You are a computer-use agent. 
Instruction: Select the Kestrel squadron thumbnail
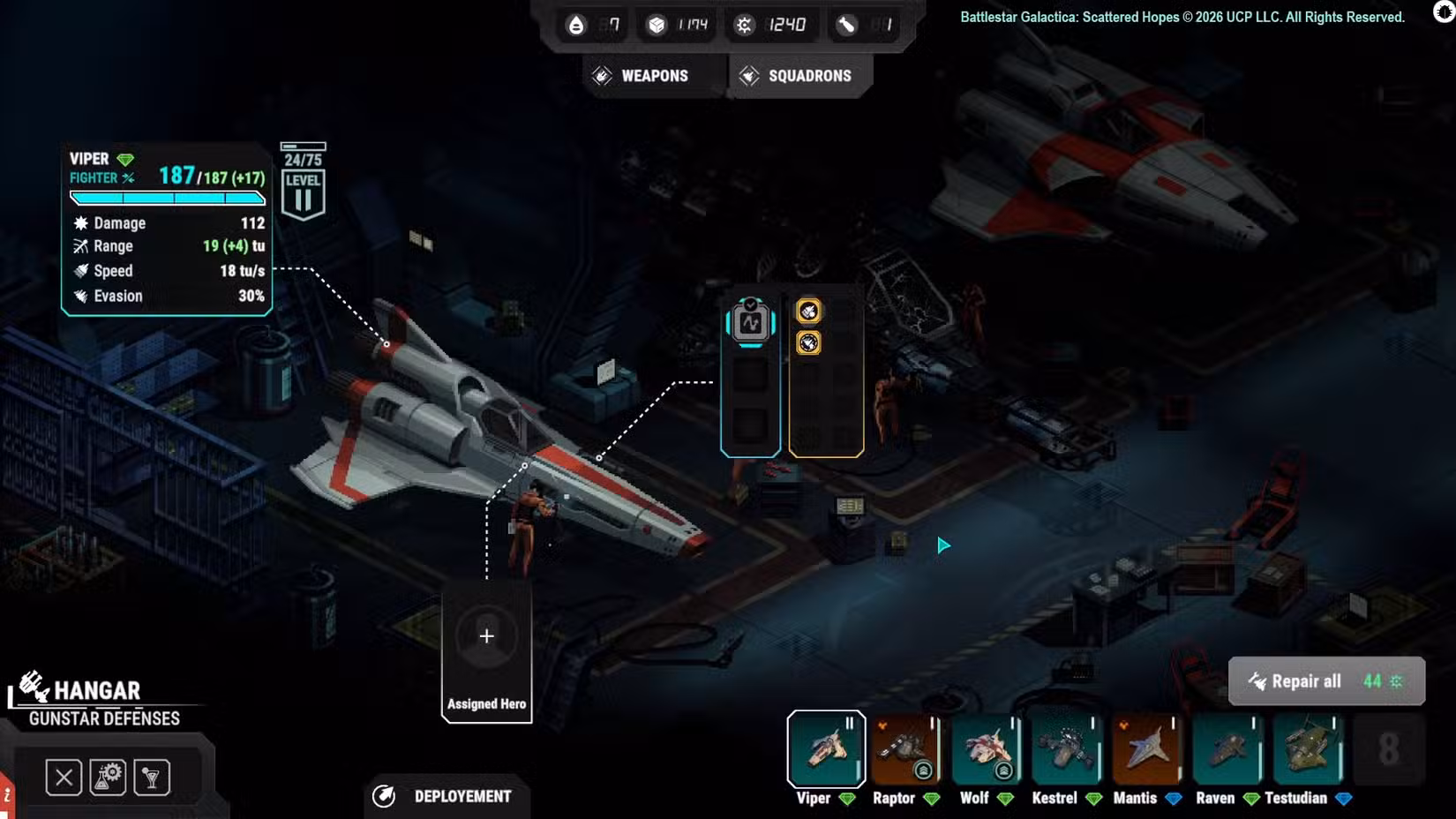pyautogui.click(x=1067, y=748)
